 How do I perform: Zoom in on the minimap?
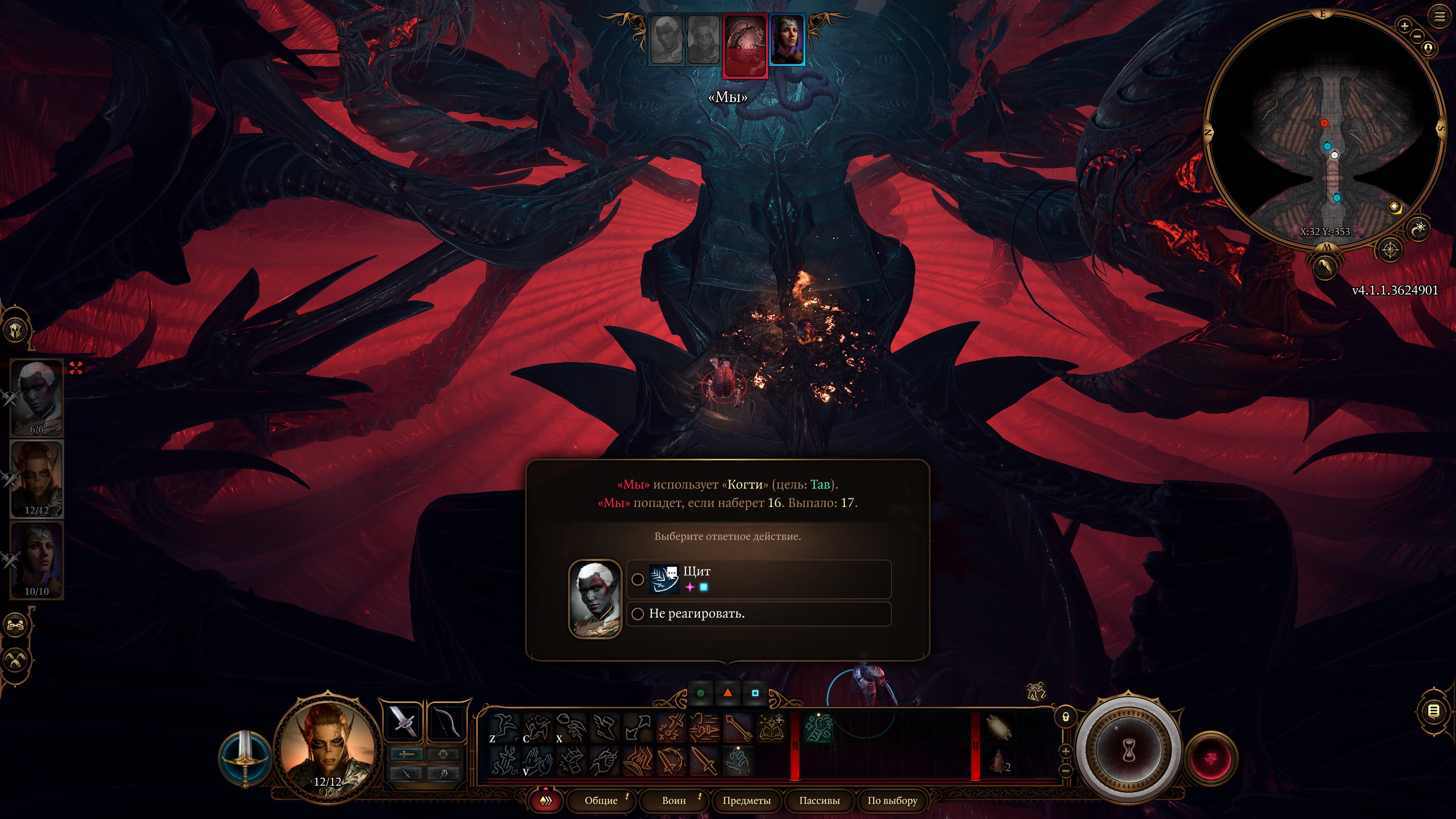point(1404,26)
